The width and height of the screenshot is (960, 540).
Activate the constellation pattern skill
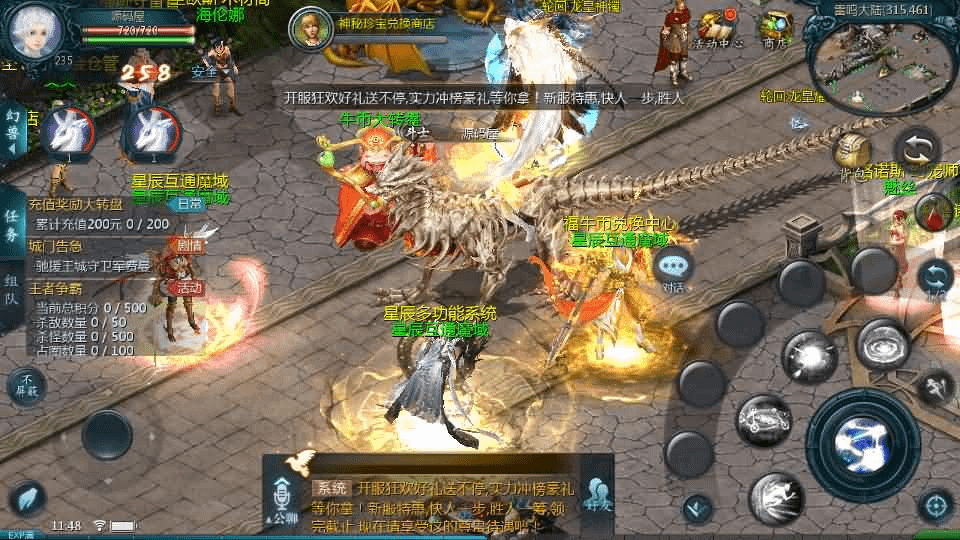click(x=764, y=419)
